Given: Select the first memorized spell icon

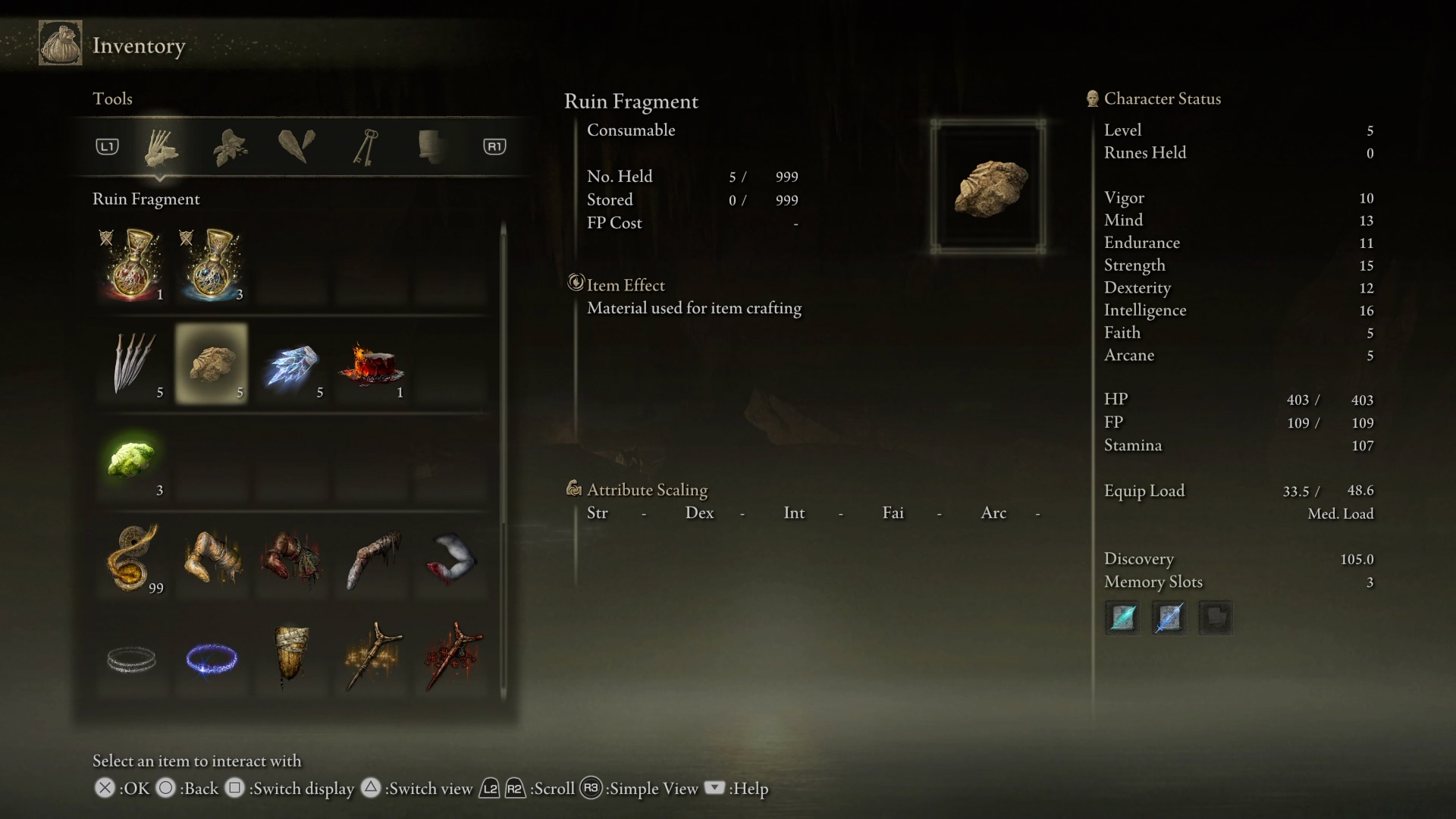Looking at the screenshot, I should click(x=1122, y=617).
